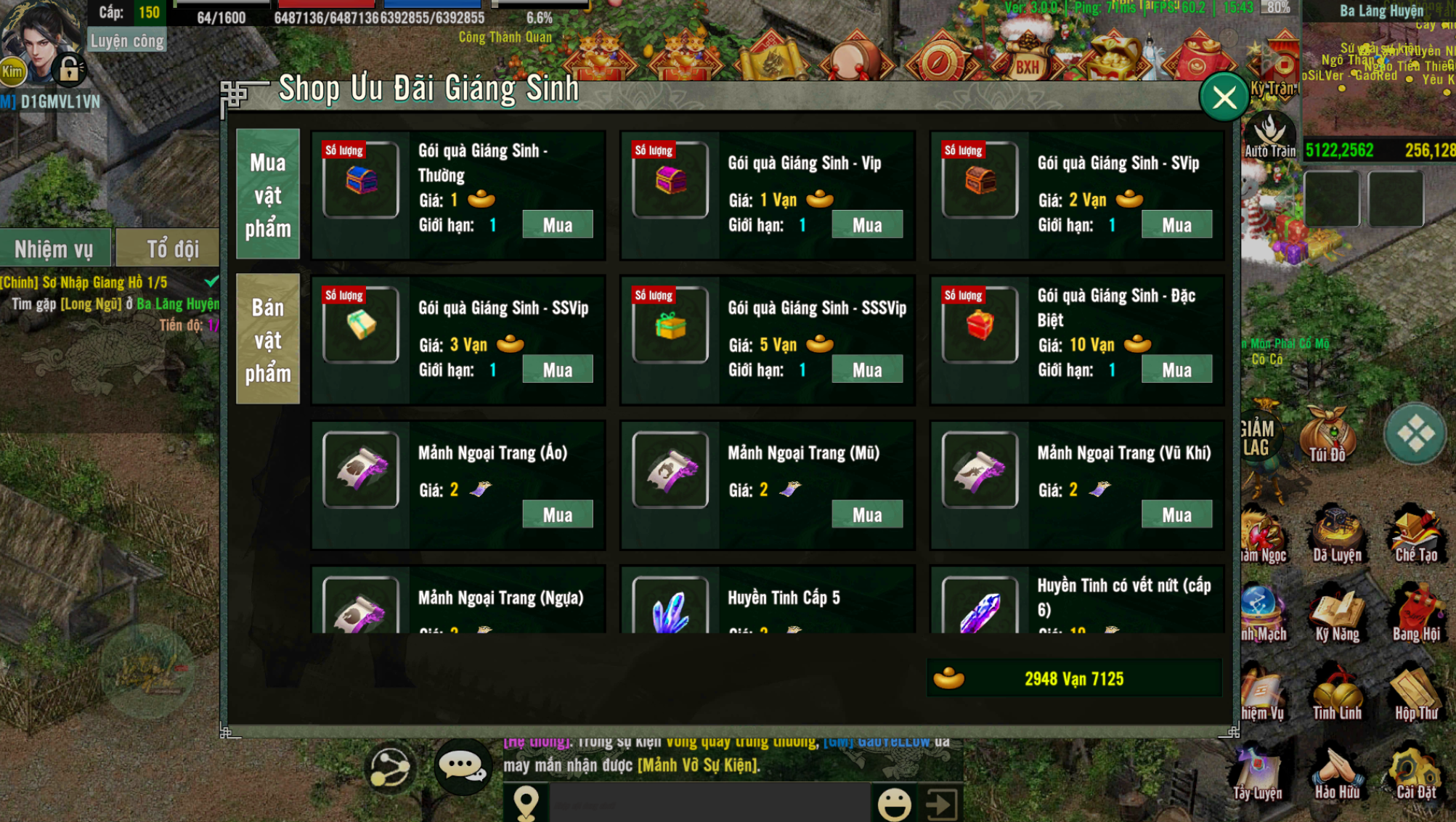Buy Mảnh Ngoại Trang (Vũ Khí)

1176,515
